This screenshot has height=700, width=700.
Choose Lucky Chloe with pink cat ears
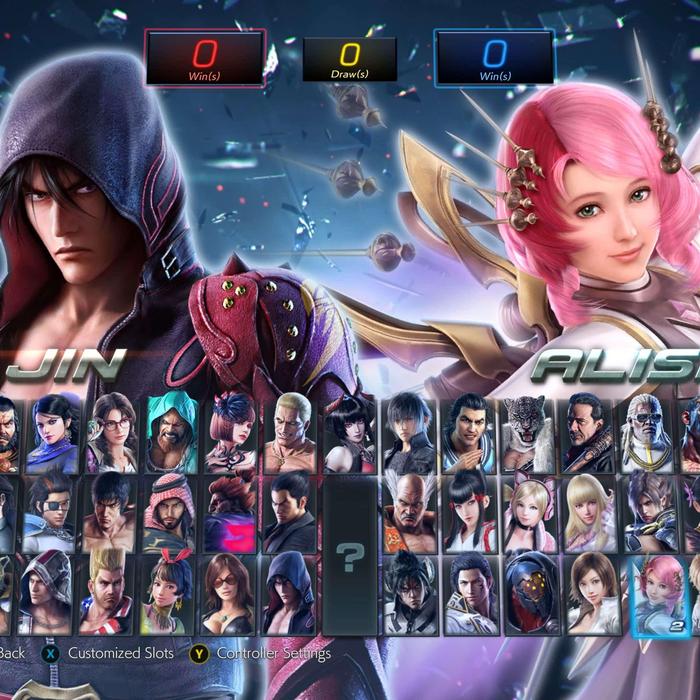click(528, 512)
